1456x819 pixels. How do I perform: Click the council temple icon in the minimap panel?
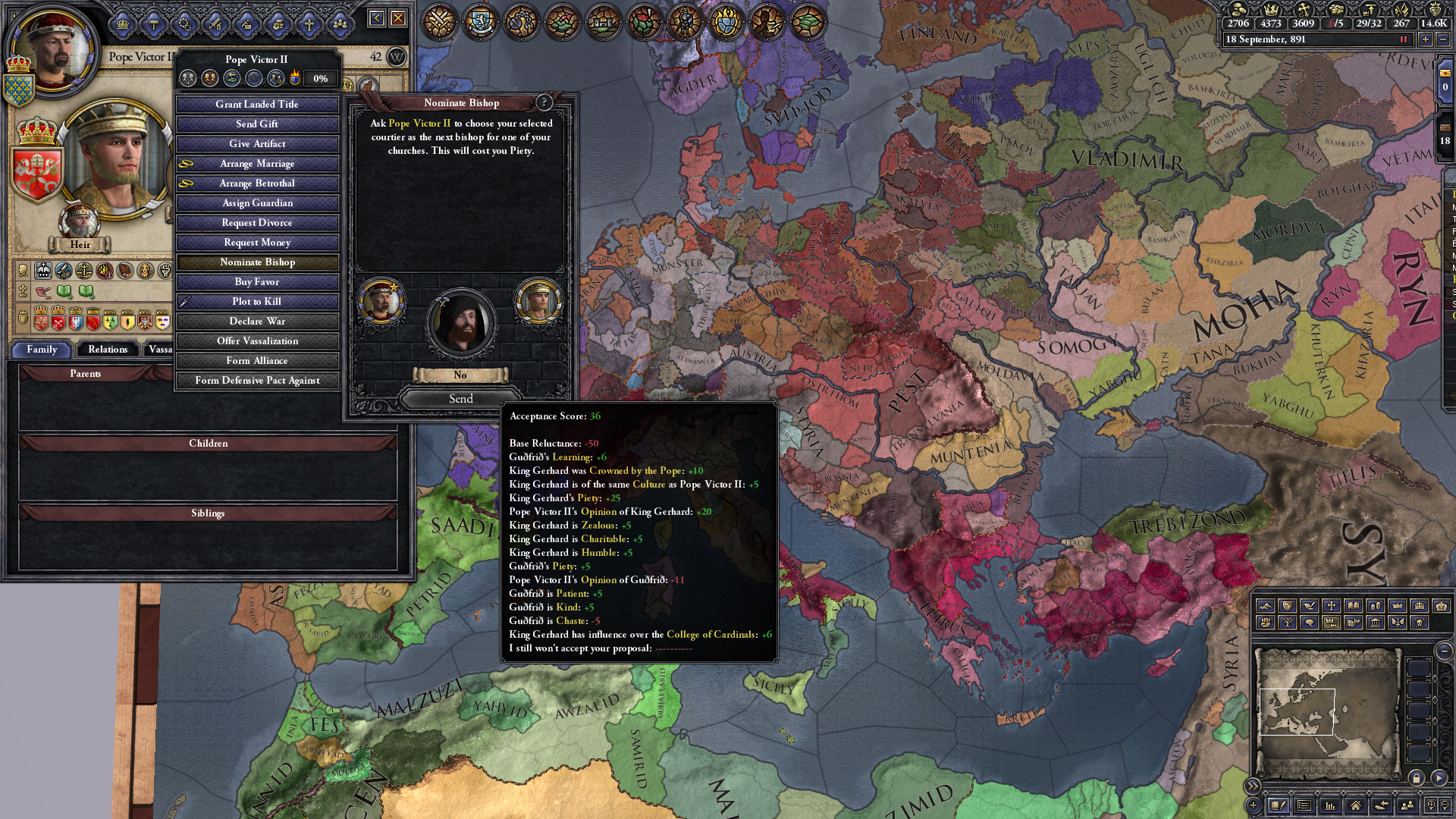[x=1375, y=622]
